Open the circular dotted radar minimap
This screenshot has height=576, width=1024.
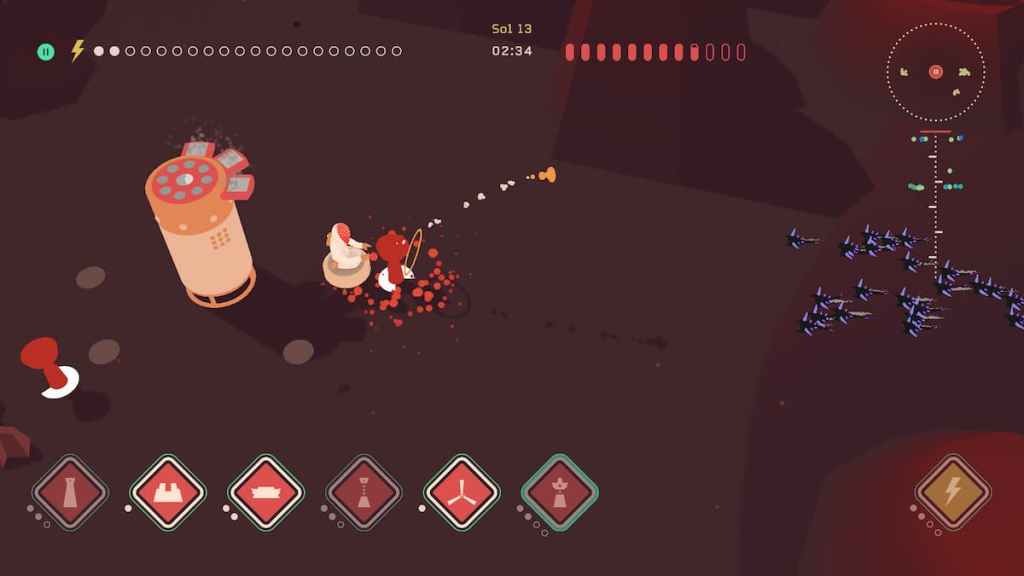pyautogui.click(x=936, y=72)
